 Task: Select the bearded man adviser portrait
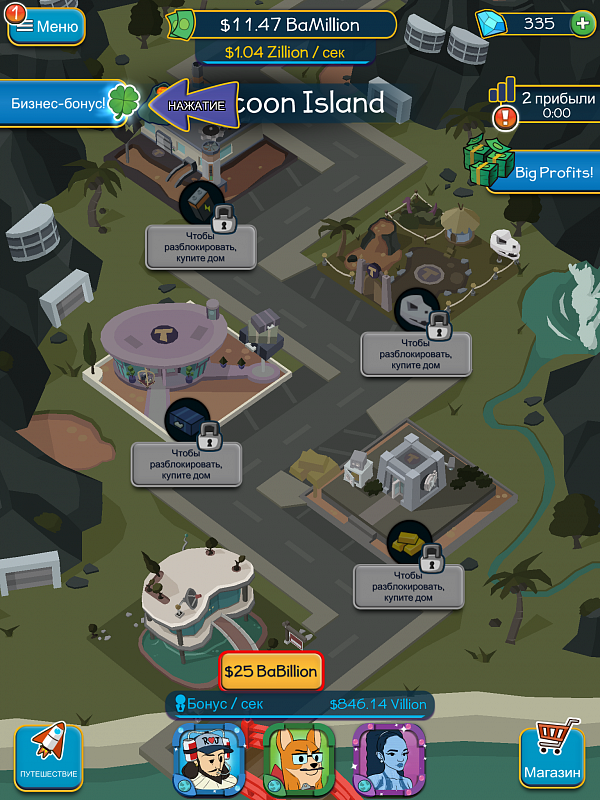coord(210,759)
